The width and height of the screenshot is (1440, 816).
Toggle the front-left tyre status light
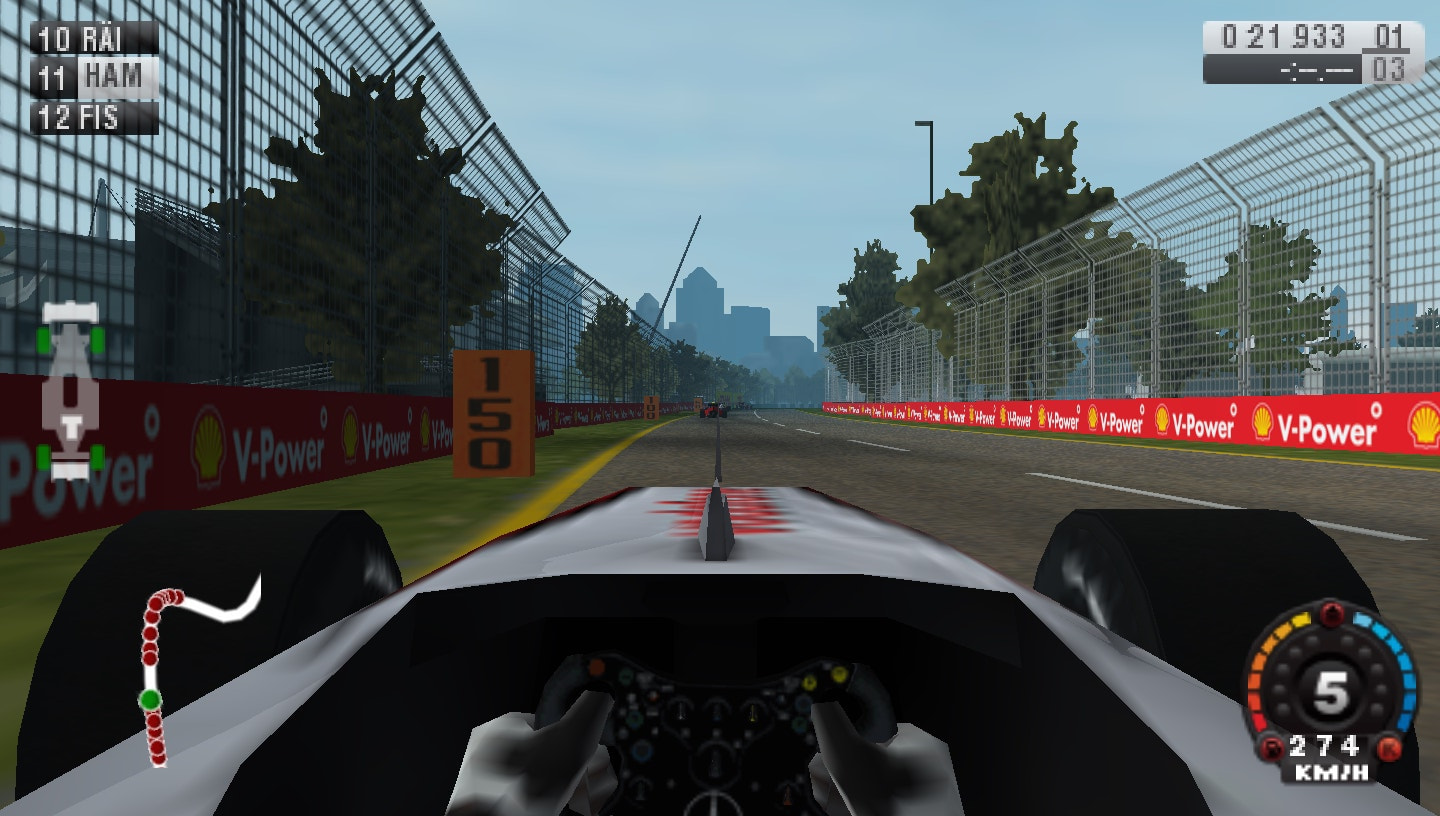42,339
